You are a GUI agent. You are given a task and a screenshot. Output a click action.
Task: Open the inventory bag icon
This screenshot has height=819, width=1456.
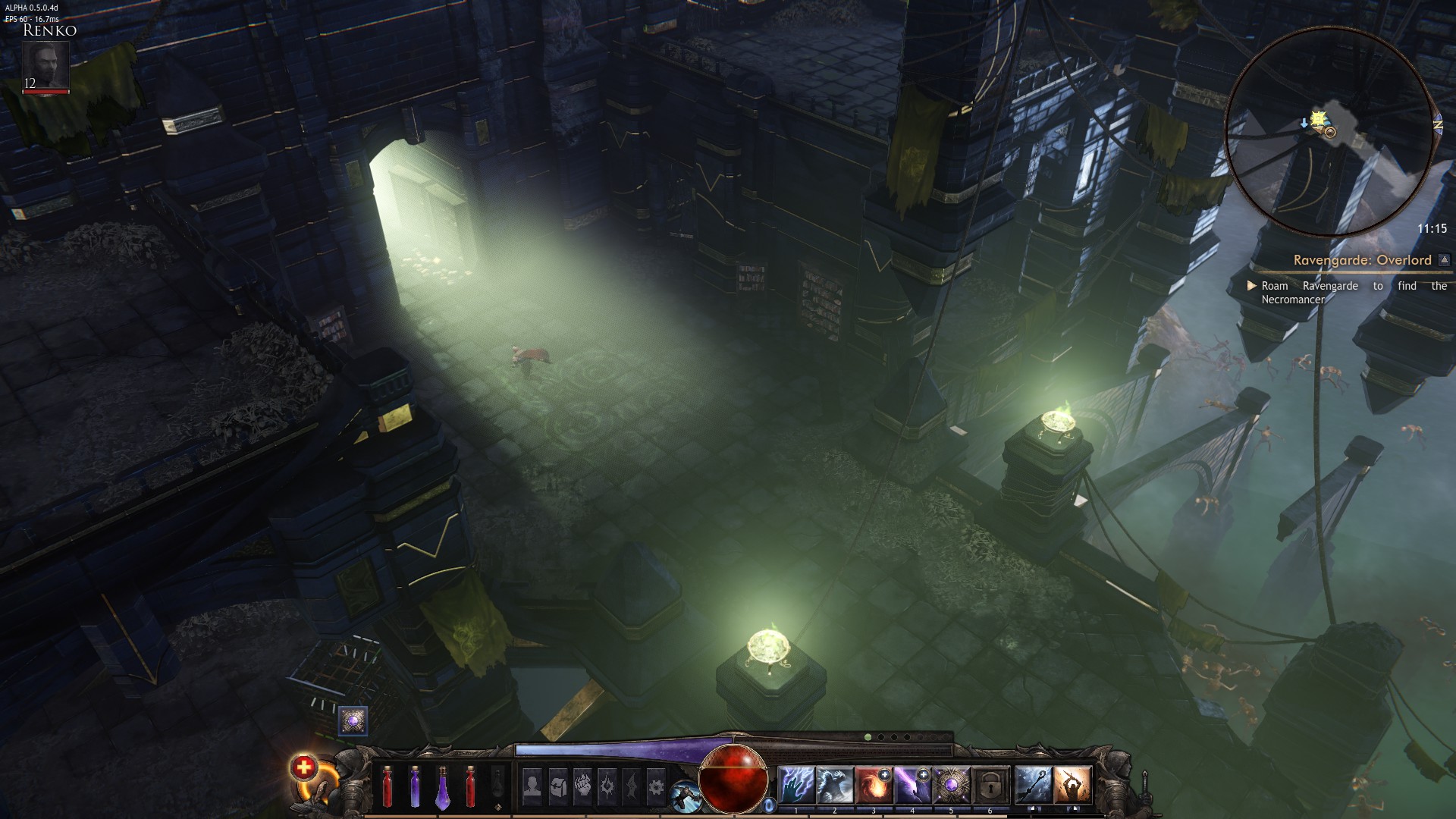tap(557, 786)
